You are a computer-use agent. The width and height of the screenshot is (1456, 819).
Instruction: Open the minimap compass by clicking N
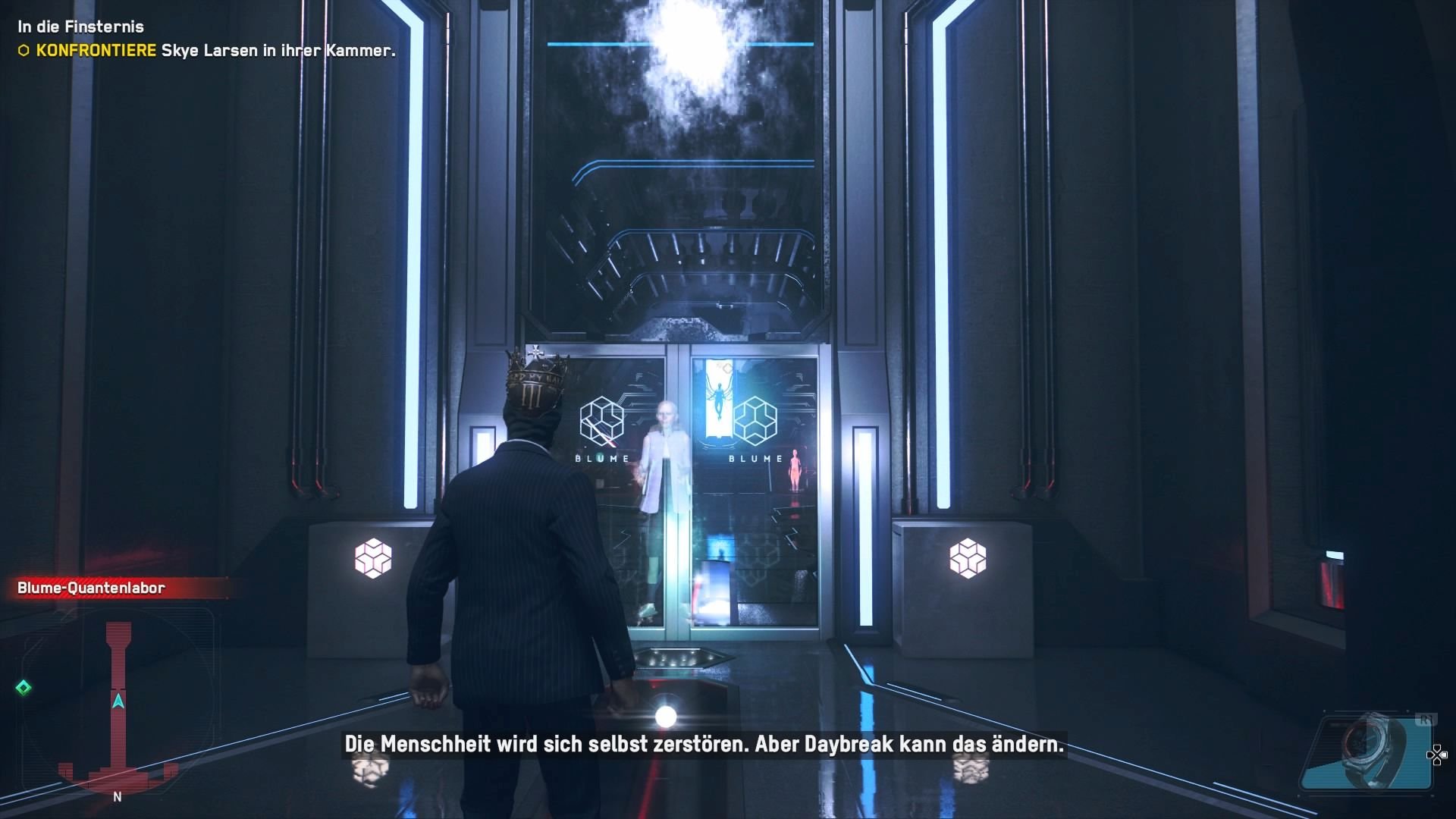click(x=117, y=797)
